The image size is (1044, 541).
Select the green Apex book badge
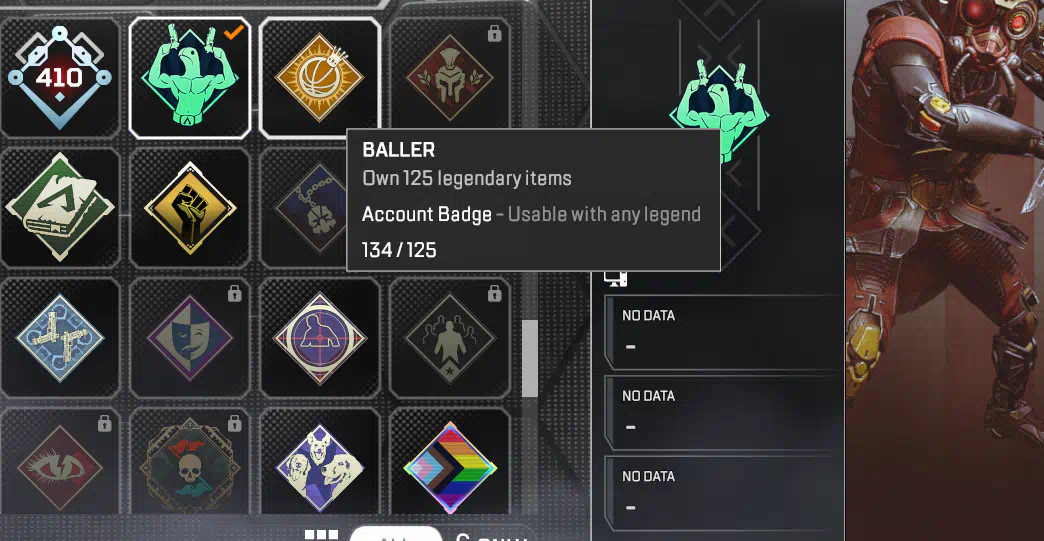[x=59, y=208]
